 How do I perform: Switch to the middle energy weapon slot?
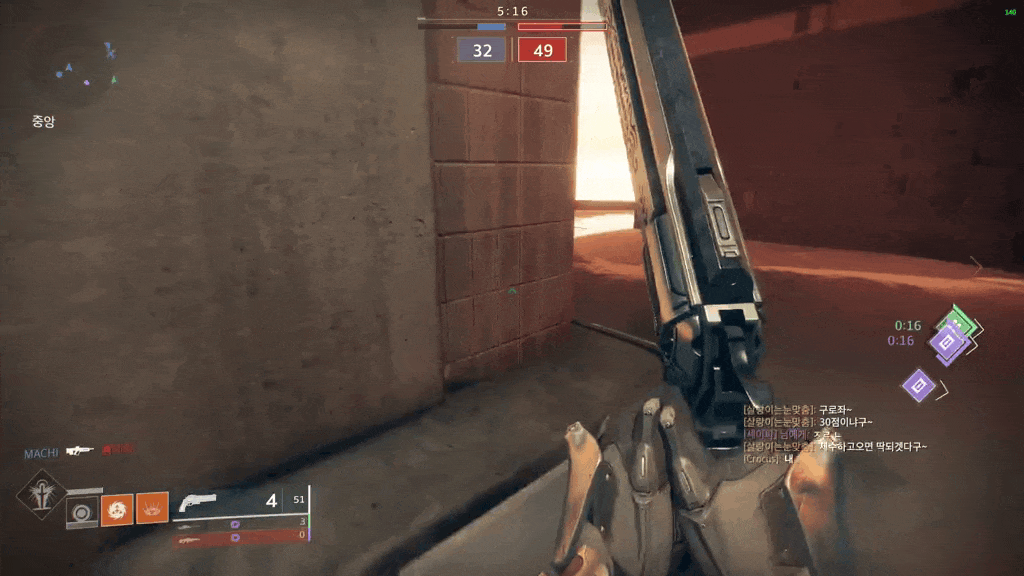pos(240,523)
